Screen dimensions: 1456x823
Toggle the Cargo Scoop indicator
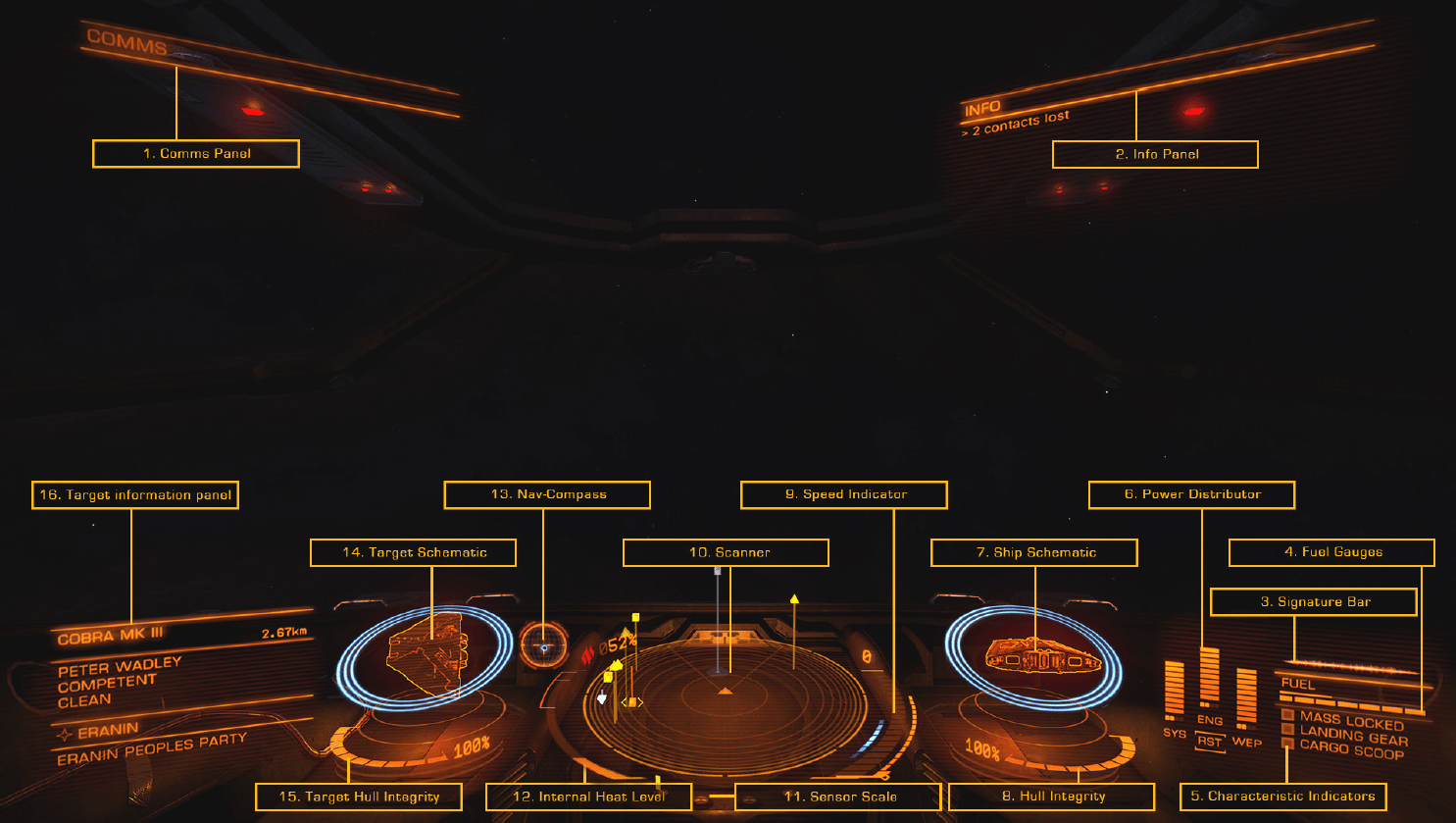pyautogui.click(x=1287, y=743)
